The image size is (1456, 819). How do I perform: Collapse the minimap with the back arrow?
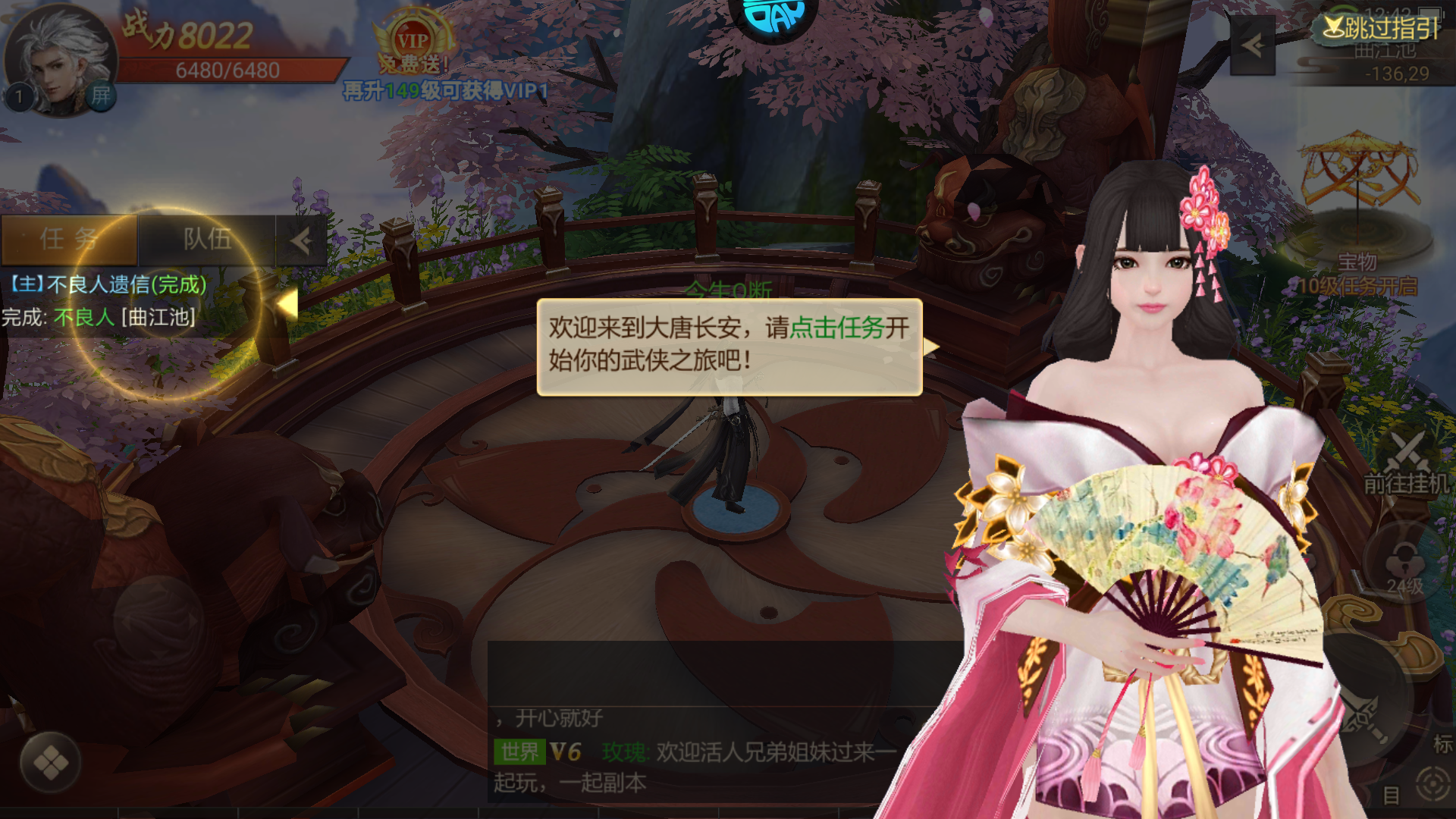[x=1254, y=47]
